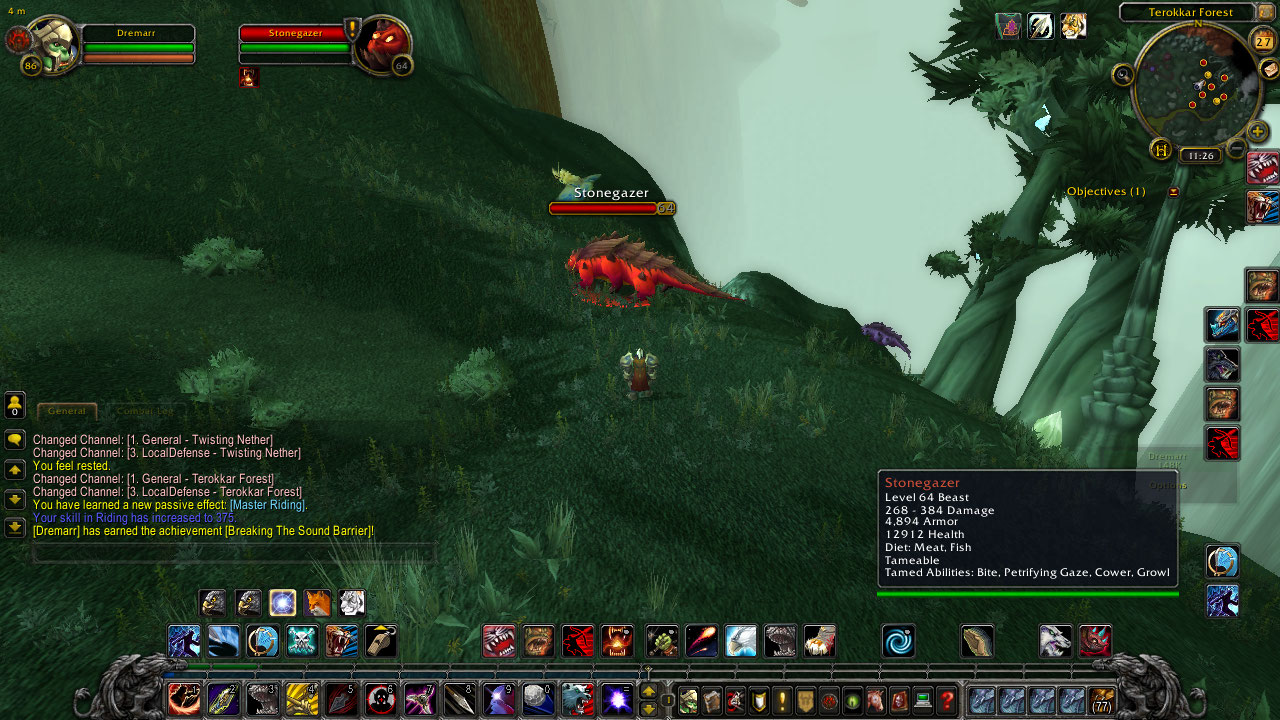Select the Dremarr player portrait
Image resolution: width=1280 pixels, height=720 pixels.
click(x=51, y=44)
